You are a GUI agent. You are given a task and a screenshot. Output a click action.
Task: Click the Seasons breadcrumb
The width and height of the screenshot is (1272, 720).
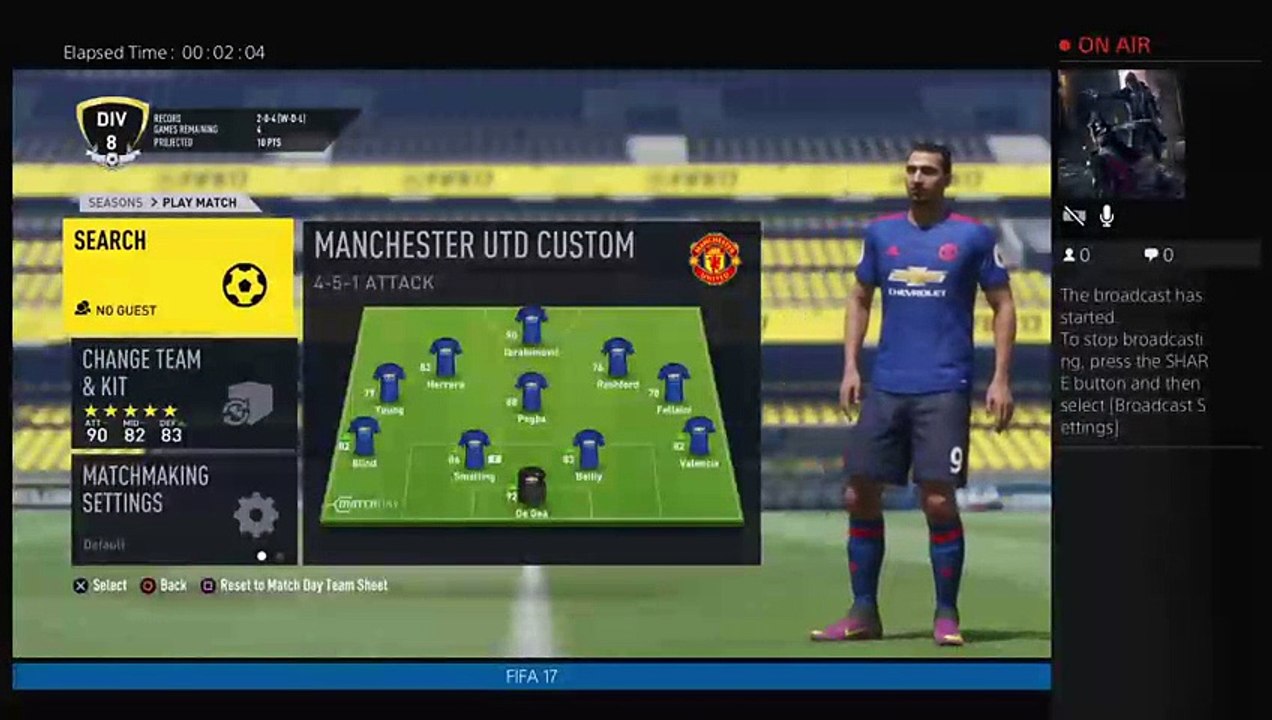point(115,202)
